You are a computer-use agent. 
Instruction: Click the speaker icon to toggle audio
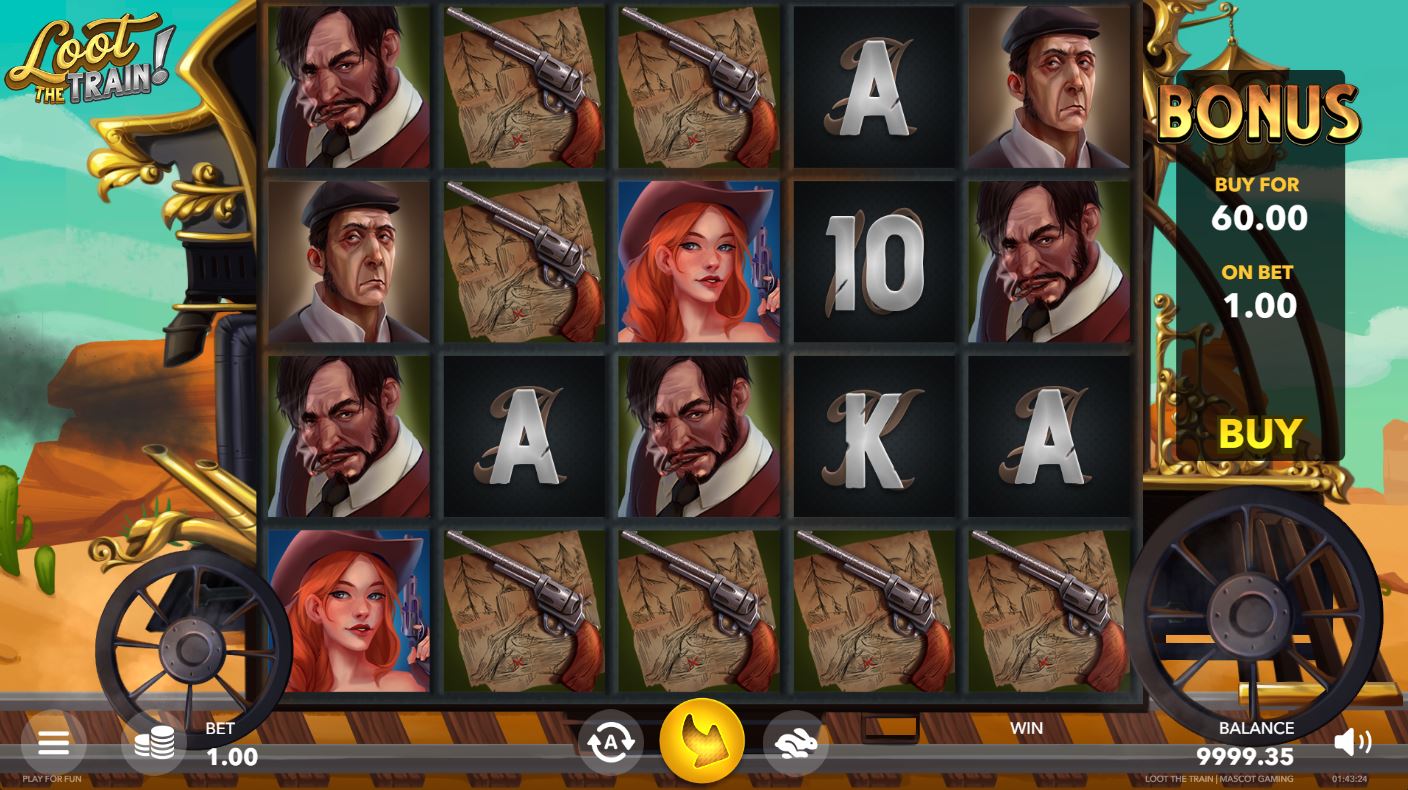point(1355,742)
